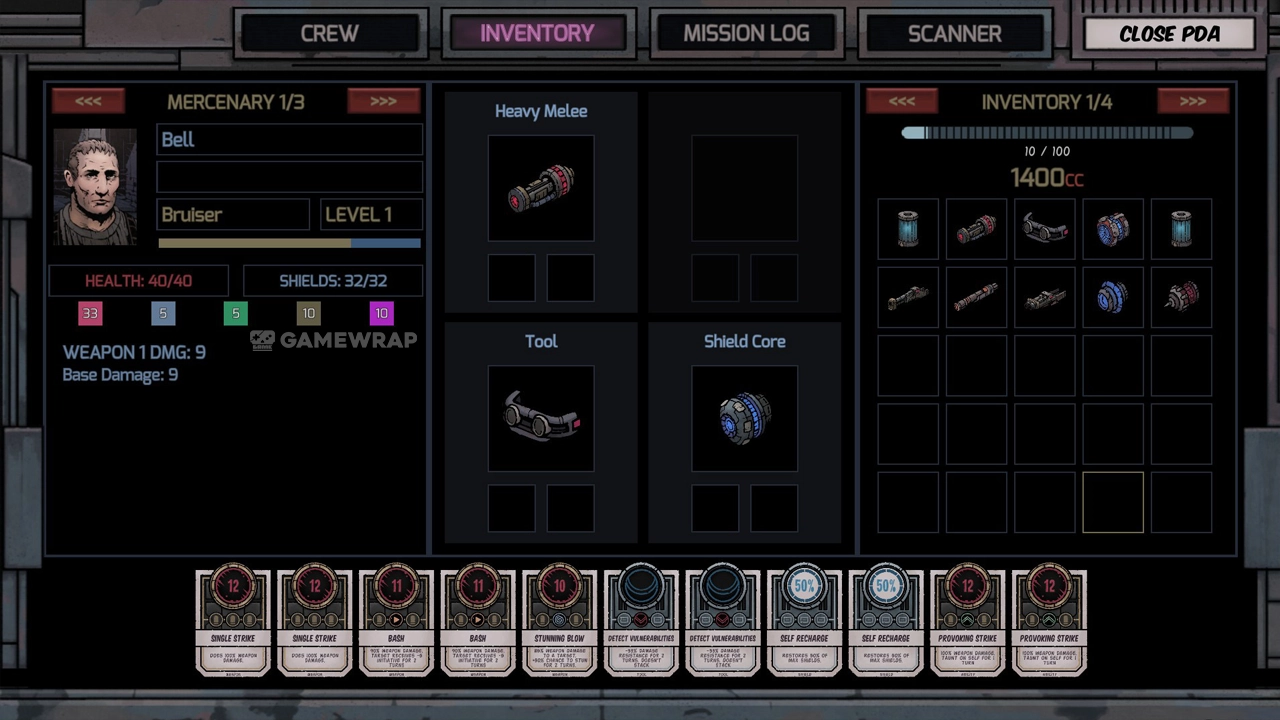Screen dimensions: 1280x720
Task: Select the equipped Heavy Melee weapon slot
Action: [541, 188]
